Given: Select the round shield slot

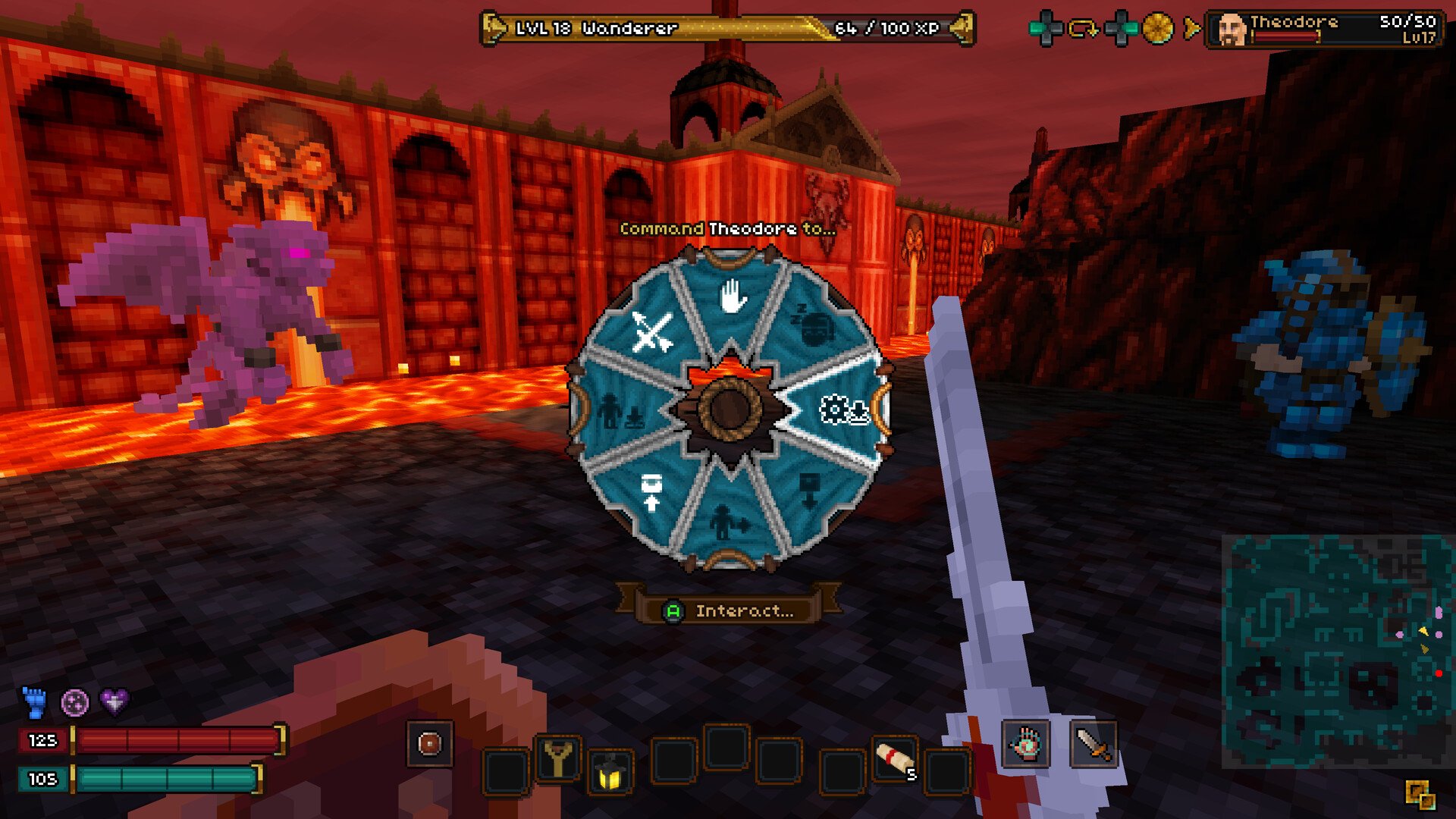Looking at the screenshot, I should [429, 744].
